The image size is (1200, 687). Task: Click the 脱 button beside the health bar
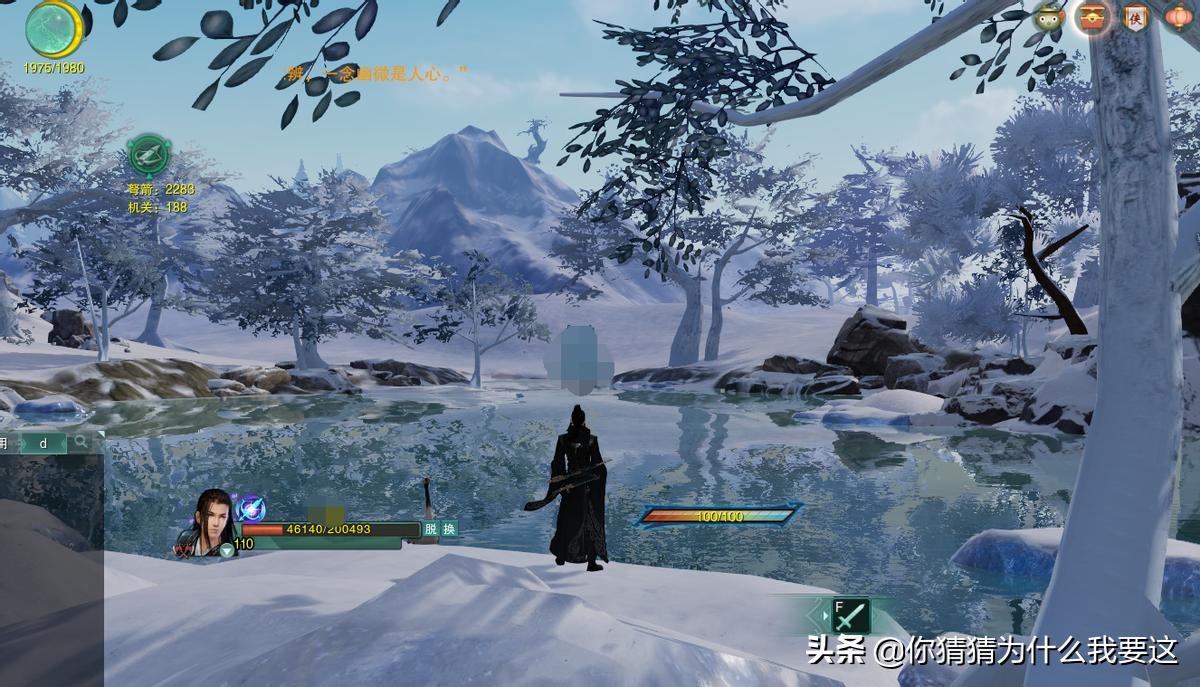coord(431,529)
